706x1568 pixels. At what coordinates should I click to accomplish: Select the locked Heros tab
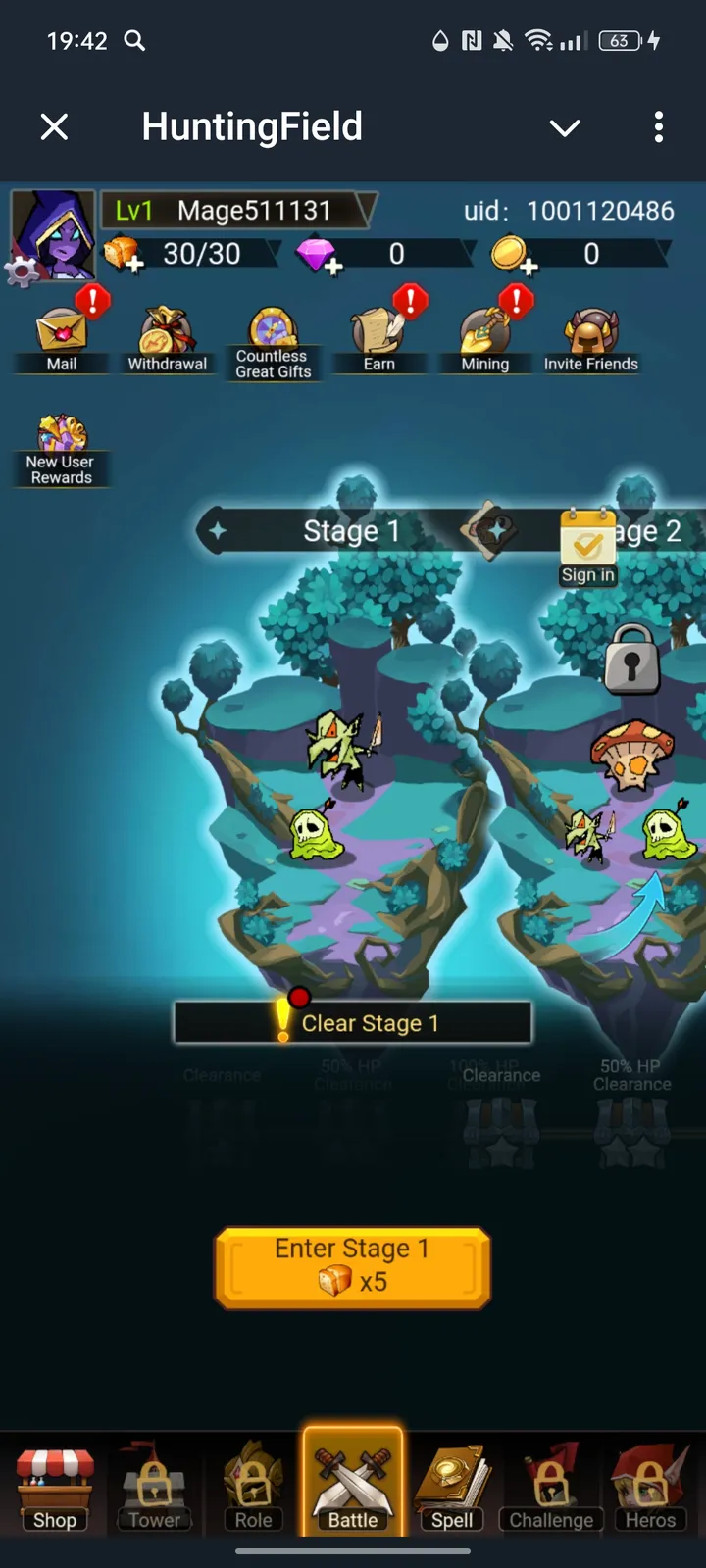point(650,1485)
